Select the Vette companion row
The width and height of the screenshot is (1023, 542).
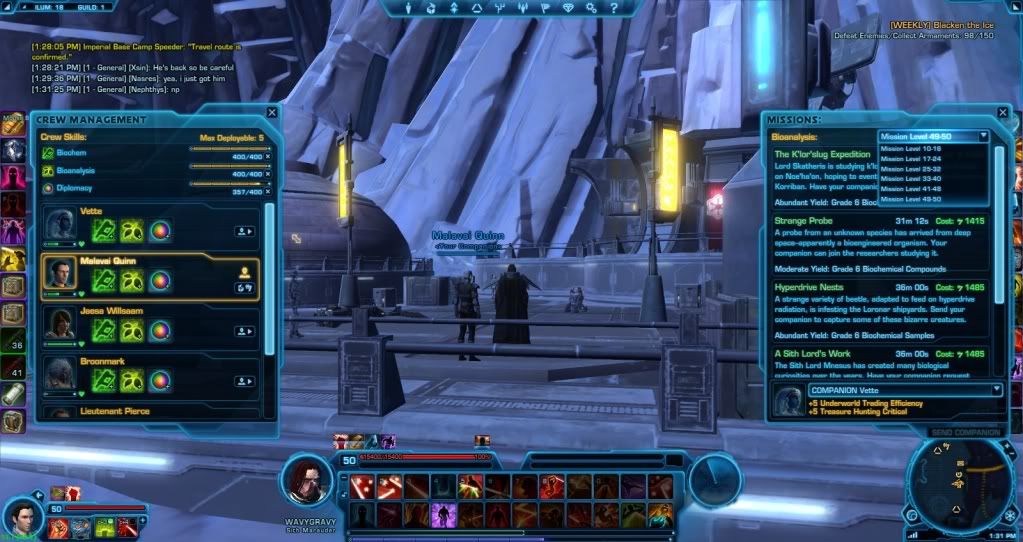[150, 228]
